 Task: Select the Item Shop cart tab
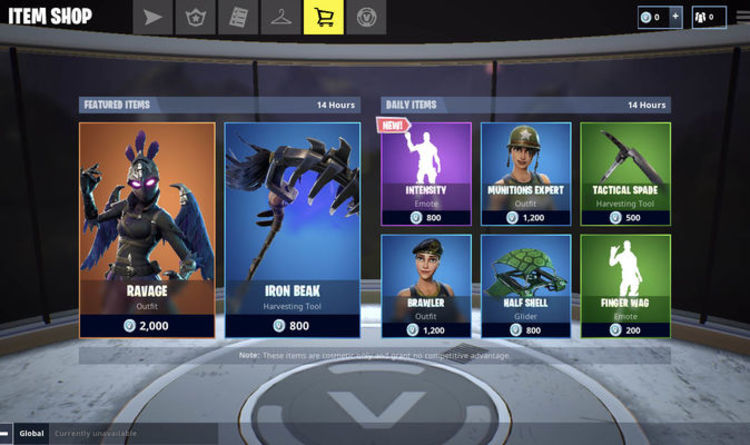[324, 17]
